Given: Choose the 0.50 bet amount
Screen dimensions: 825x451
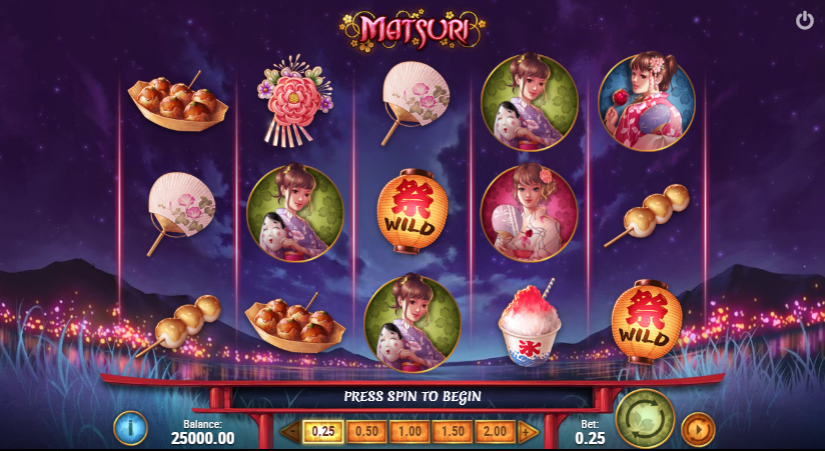Looking at the screenshot, I should [368, 431].
